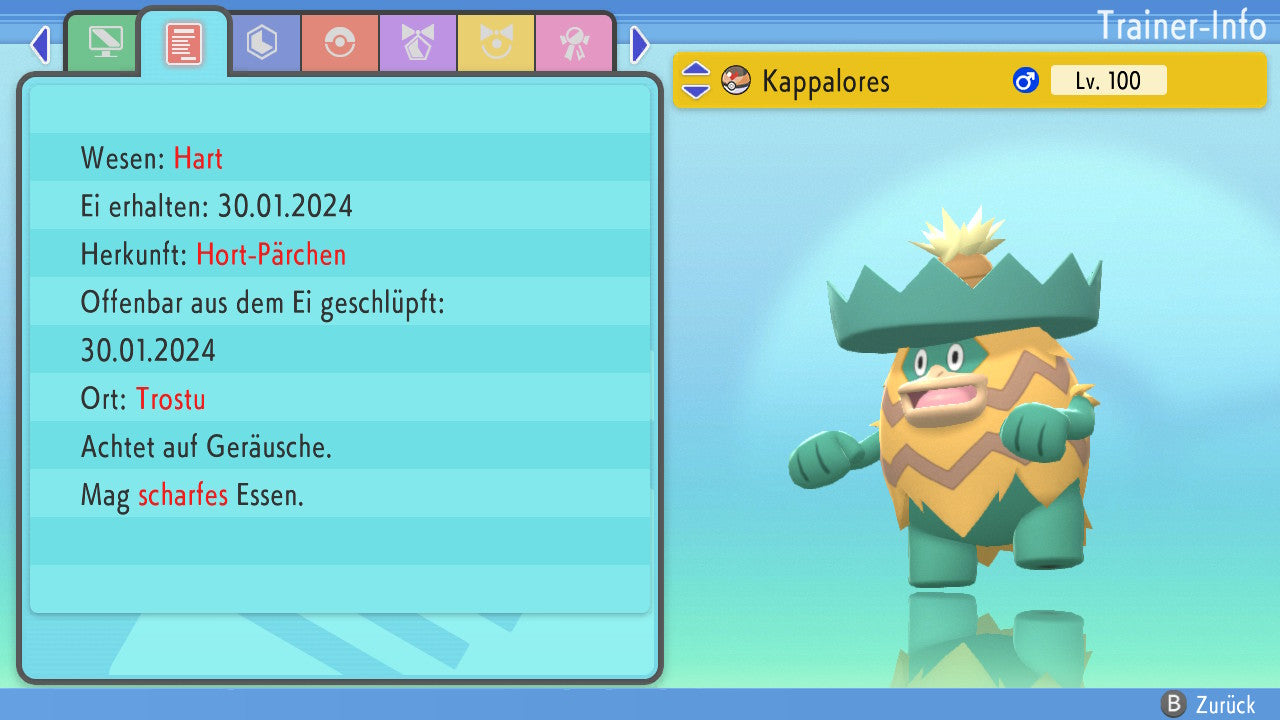Click the right arrow beside the tabs

coord(640,45)
